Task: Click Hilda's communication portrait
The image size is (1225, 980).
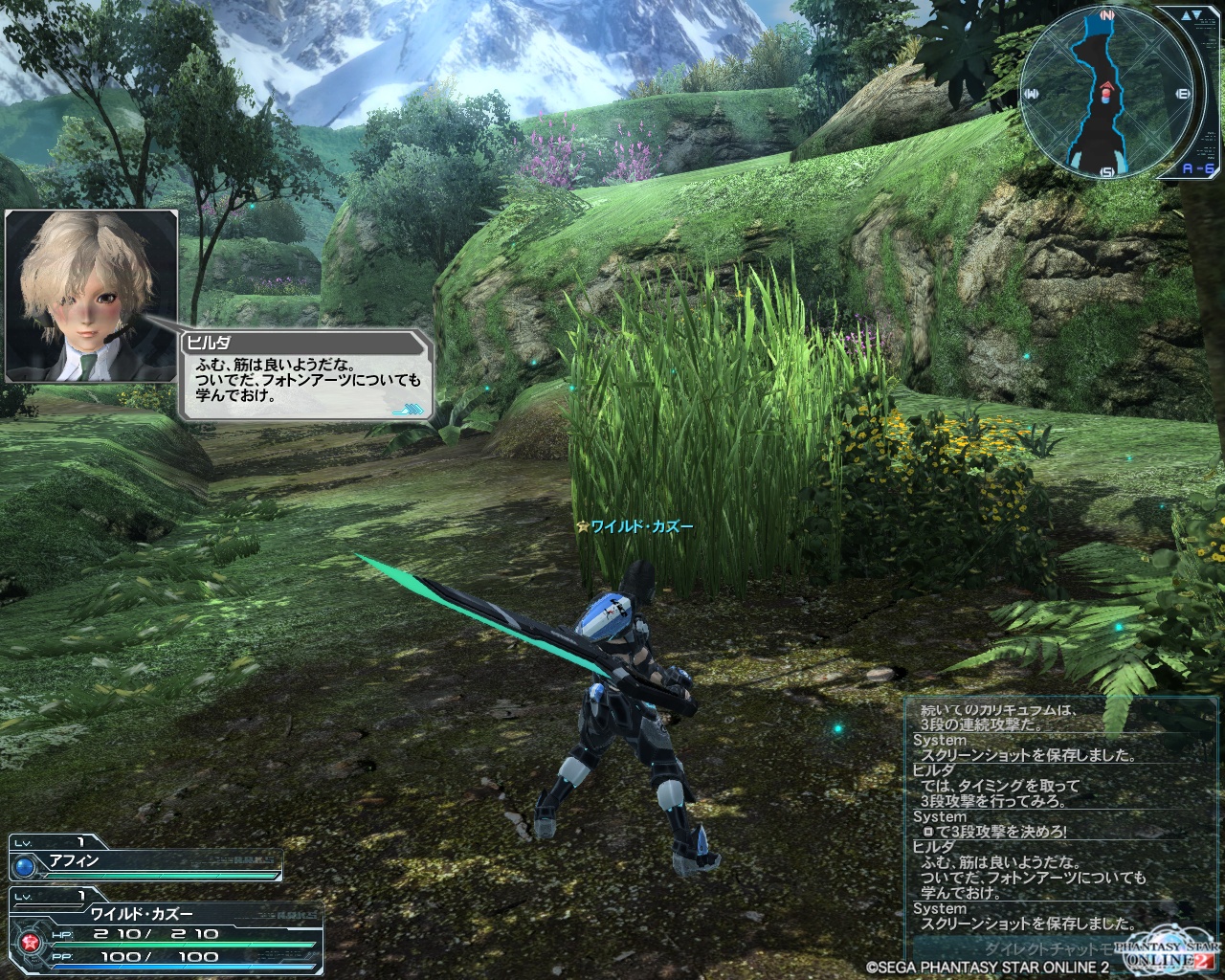Action: [92, 296]
